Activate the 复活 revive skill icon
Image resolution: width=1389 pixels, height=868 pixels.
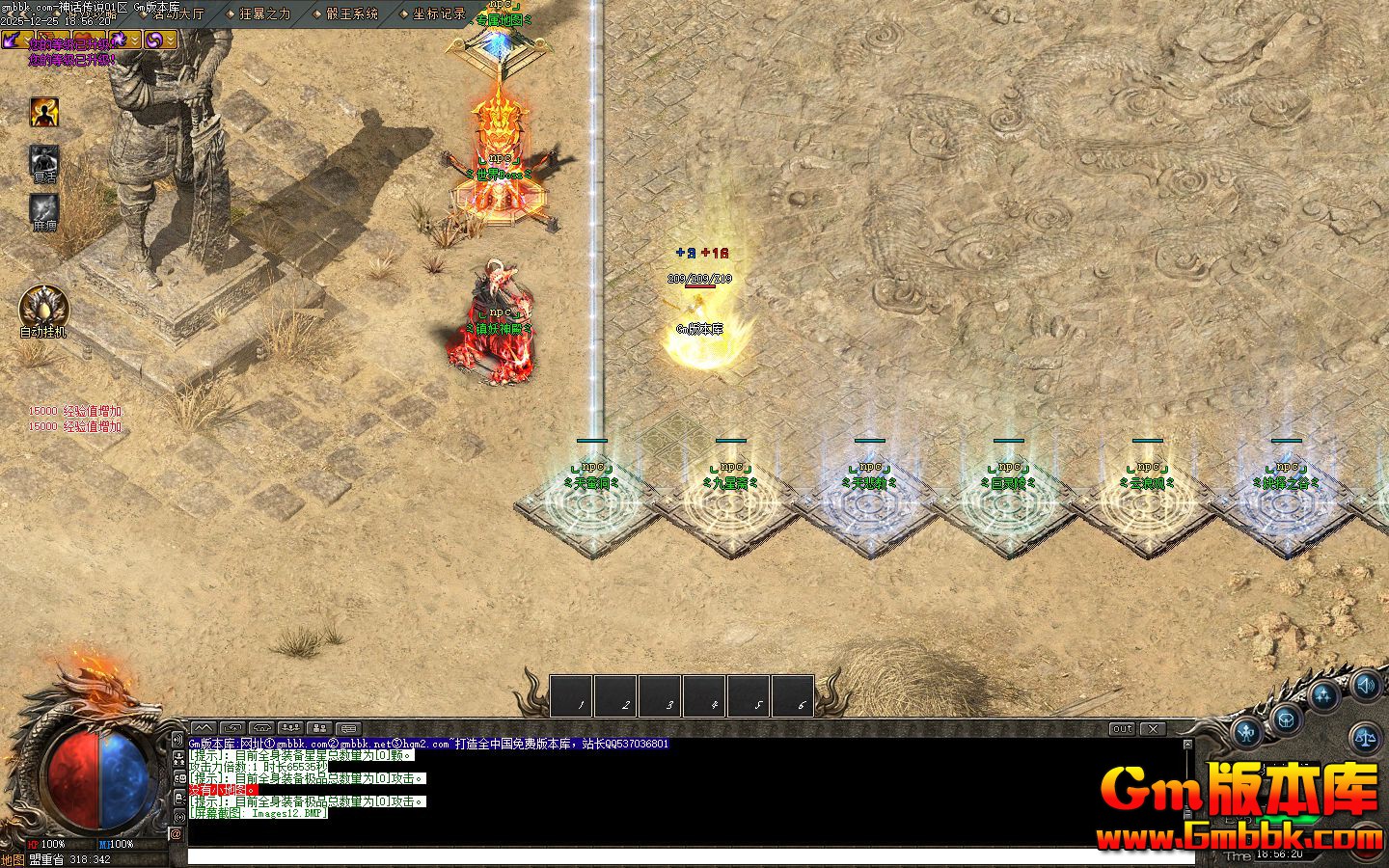(44, 161)
